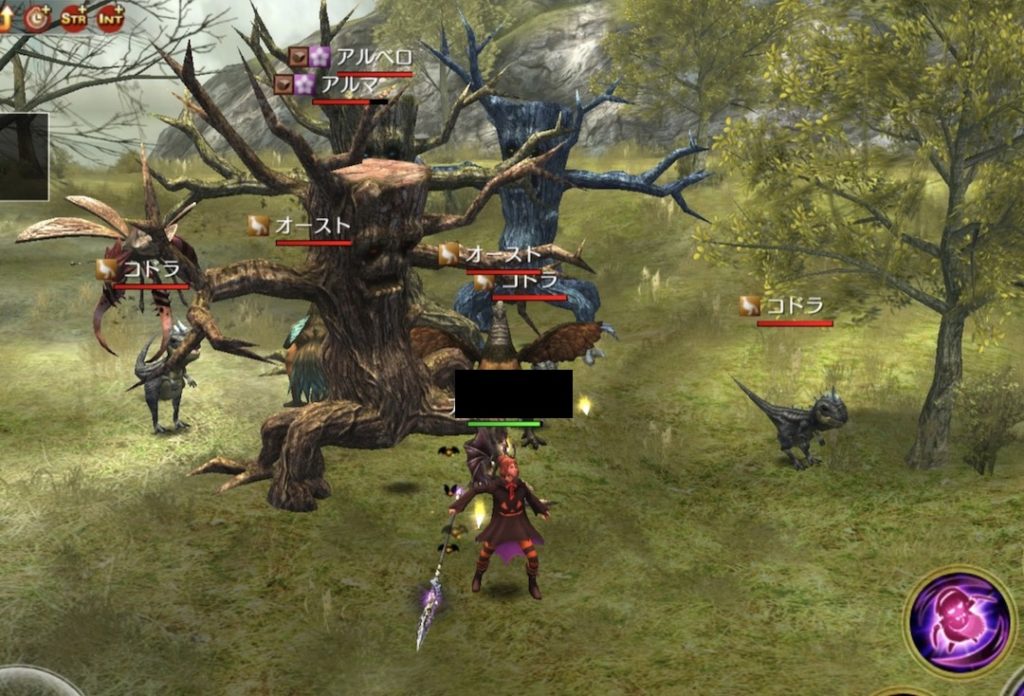The image size is (1024, 696).
Task: Tap the STR+ buff icon
Action: pyautogui.click(x=74, y=17)
